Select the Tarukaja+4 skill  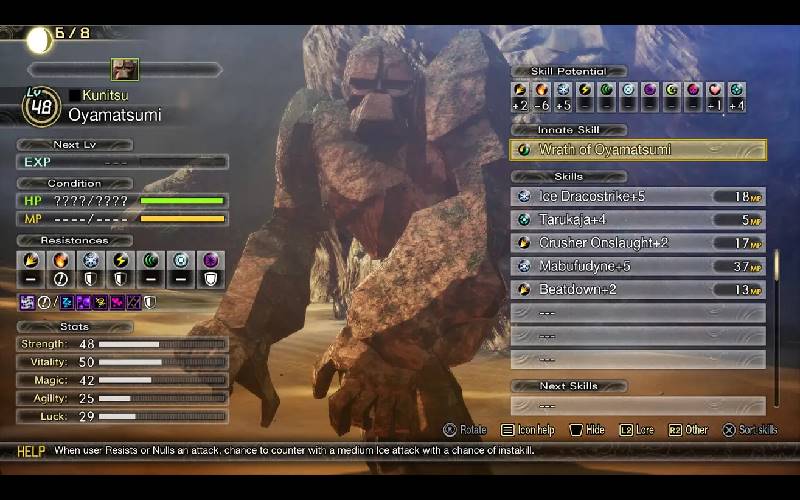click(x=638, y=219)
